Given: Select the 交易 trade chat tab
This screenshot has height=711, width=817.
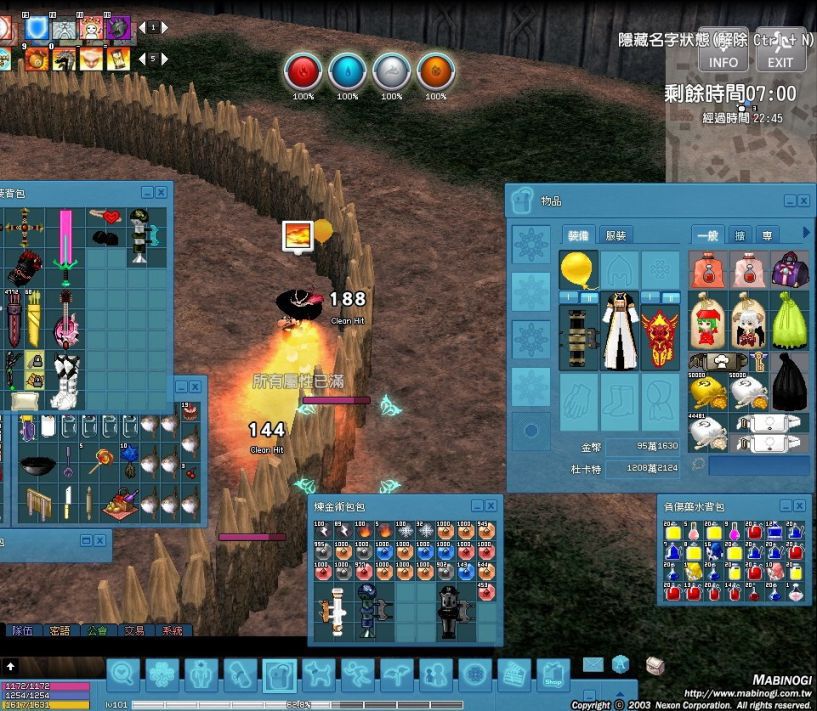Looking at the screenshot, I should (x=135, y=631).
